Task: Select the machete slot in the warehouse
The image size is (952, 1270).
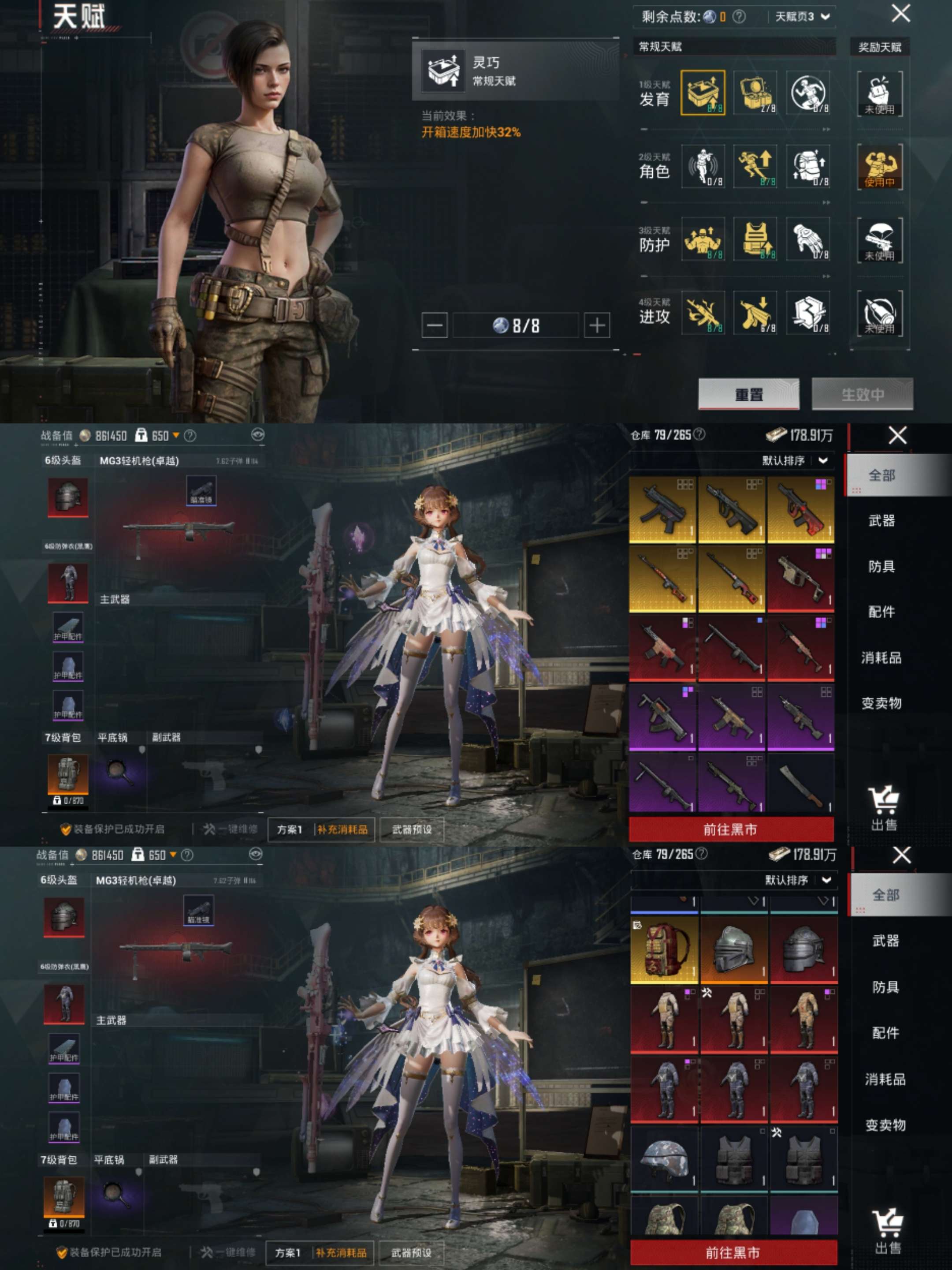Action: (x=800, y=784)
